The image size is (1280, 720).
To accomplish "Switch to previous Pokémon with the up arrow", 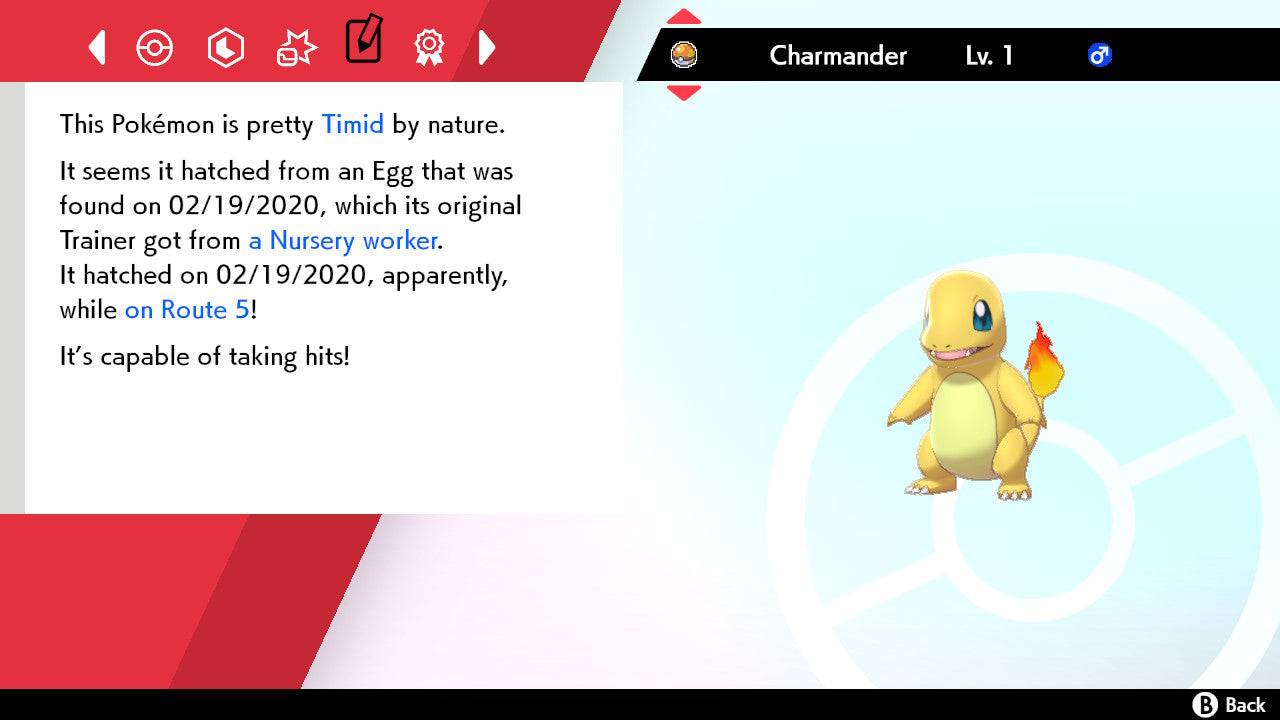I will (683, 15).
